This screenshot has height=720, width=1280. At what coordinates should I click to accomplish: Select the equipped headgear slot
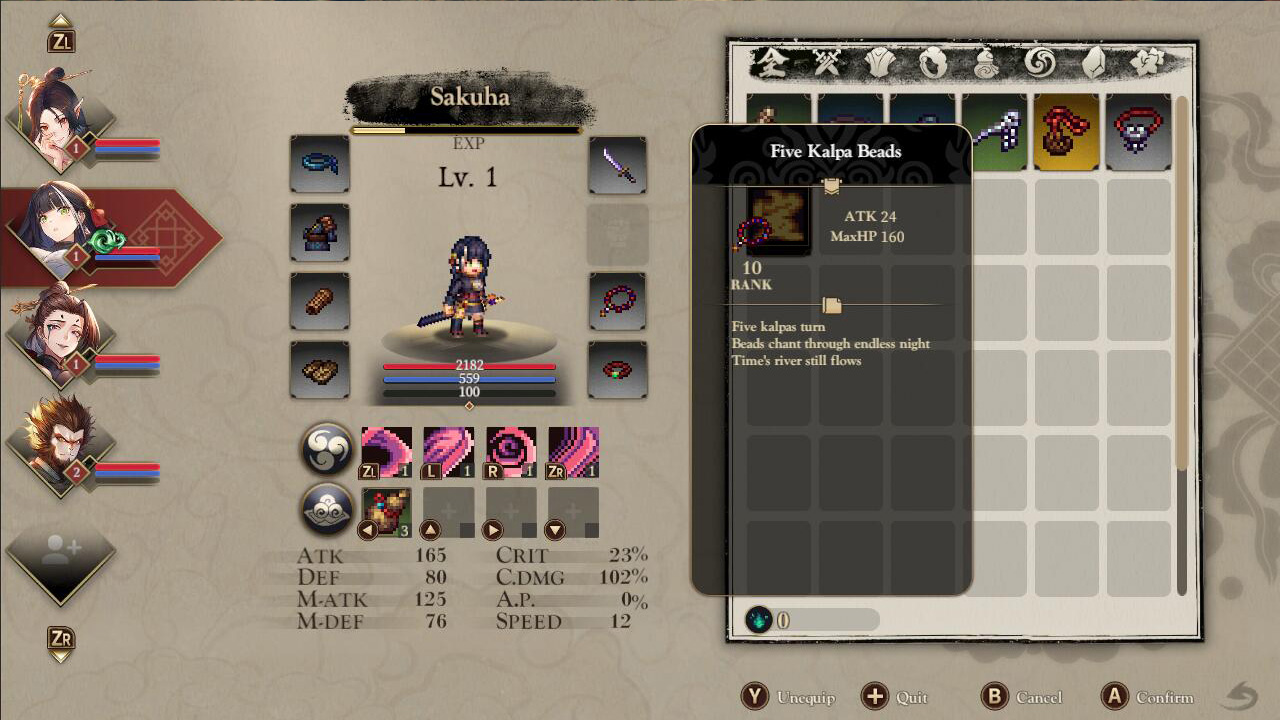(319, 166)
